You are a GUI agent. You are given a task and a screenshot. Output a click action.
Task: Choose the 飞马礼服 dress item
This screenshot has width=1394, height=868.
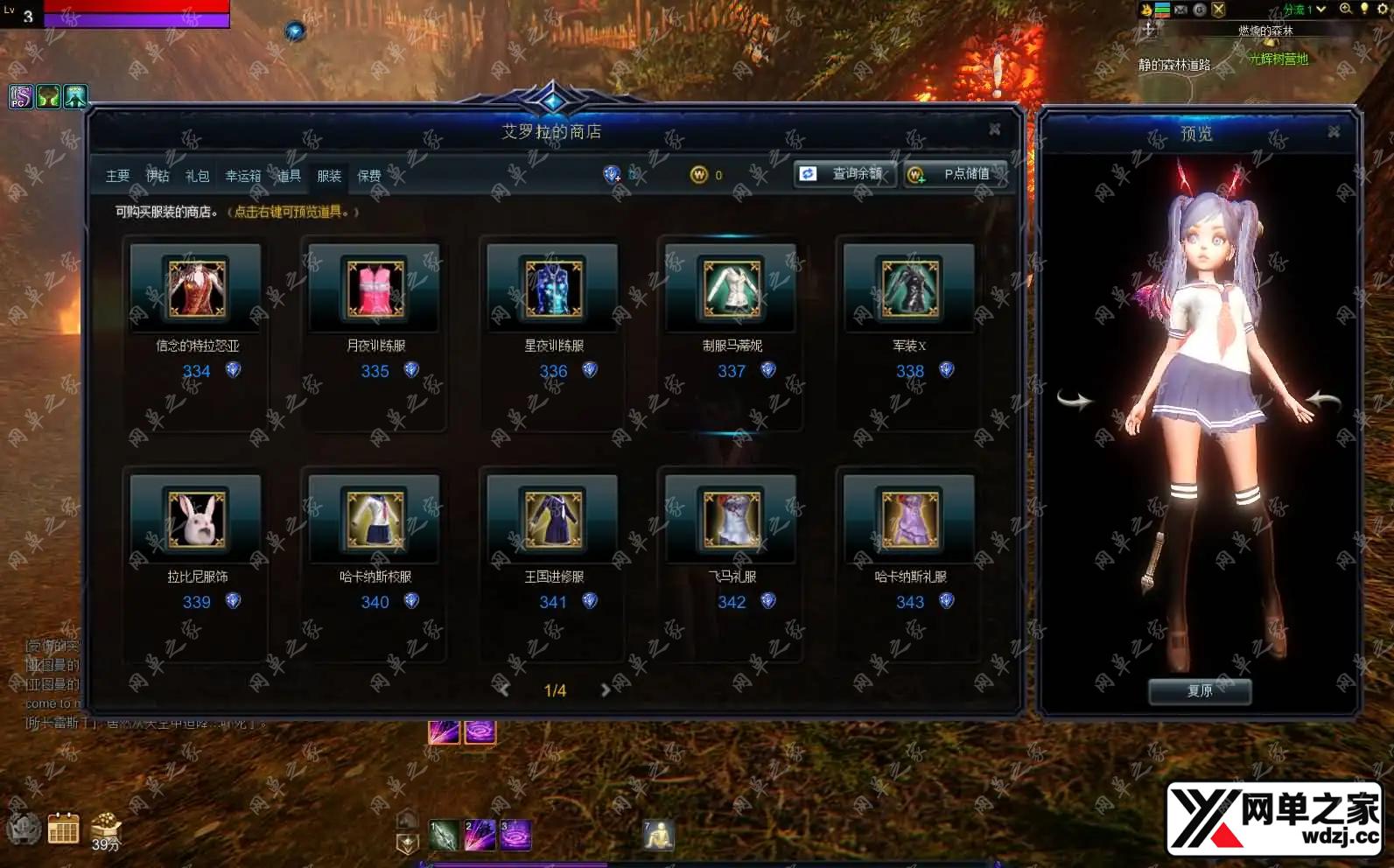[x=732, y=520]
